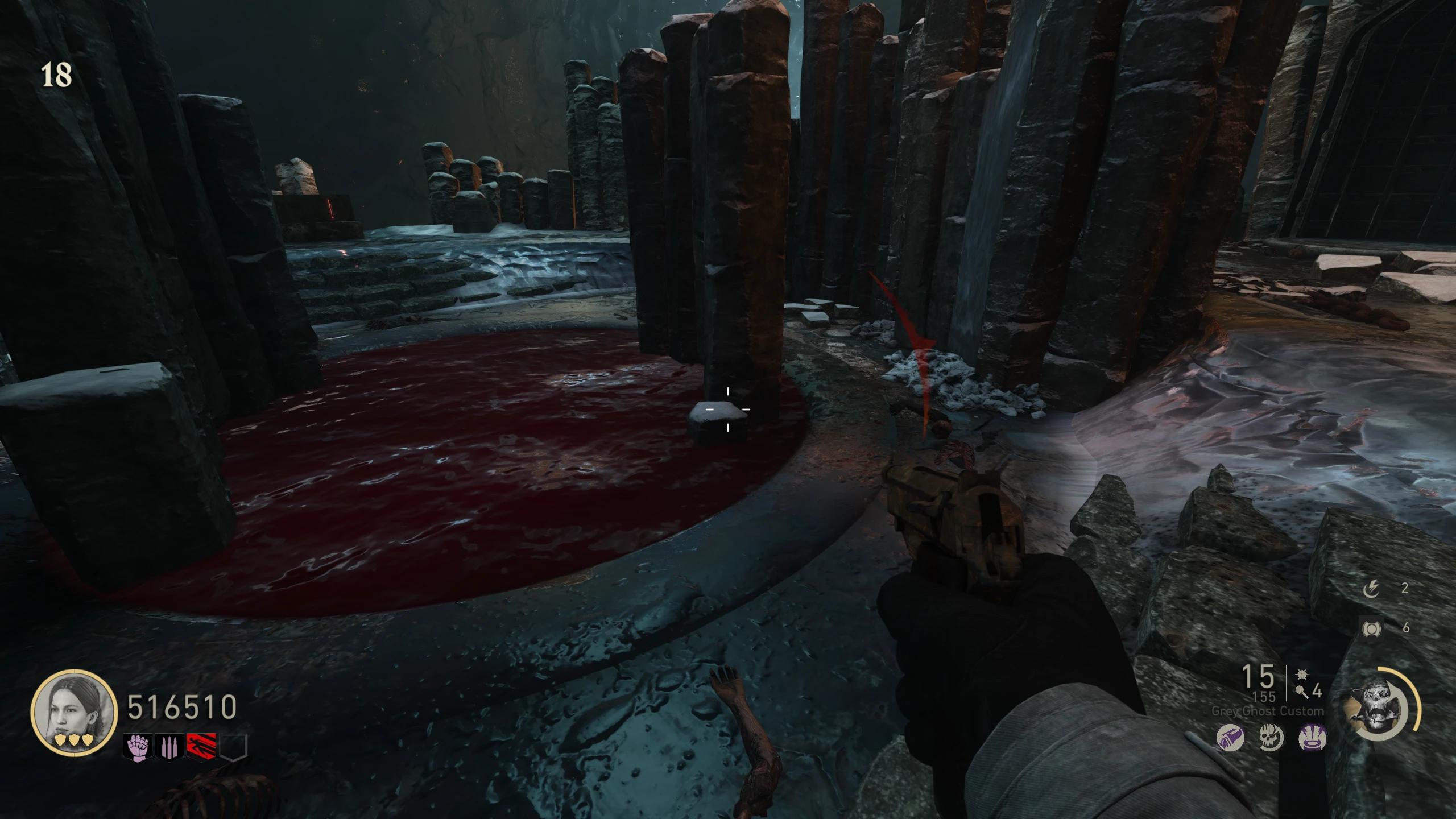Click the lightning crescent item icon

[1371, 589]
